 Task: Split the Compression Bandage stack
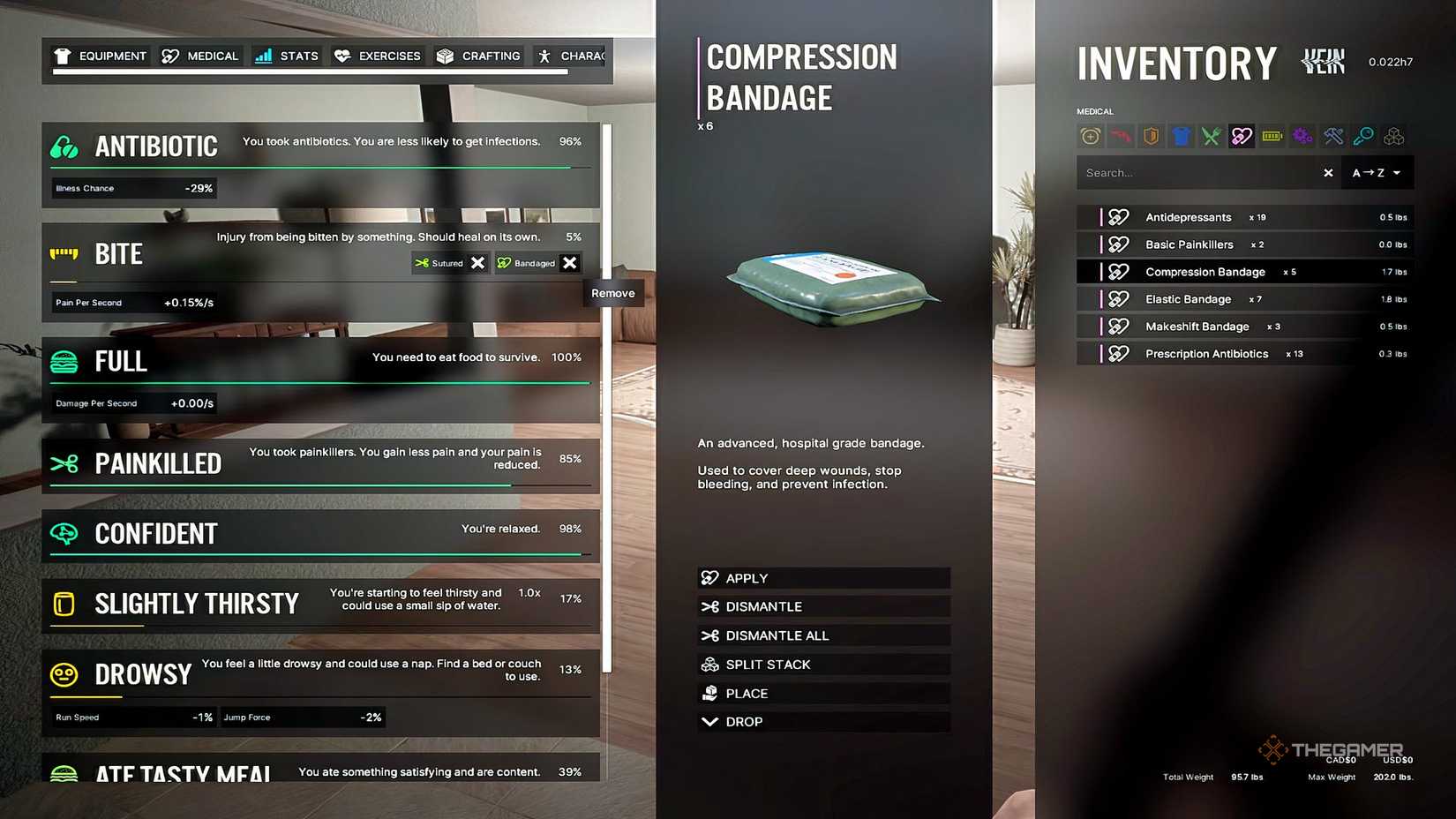point(822,664)
